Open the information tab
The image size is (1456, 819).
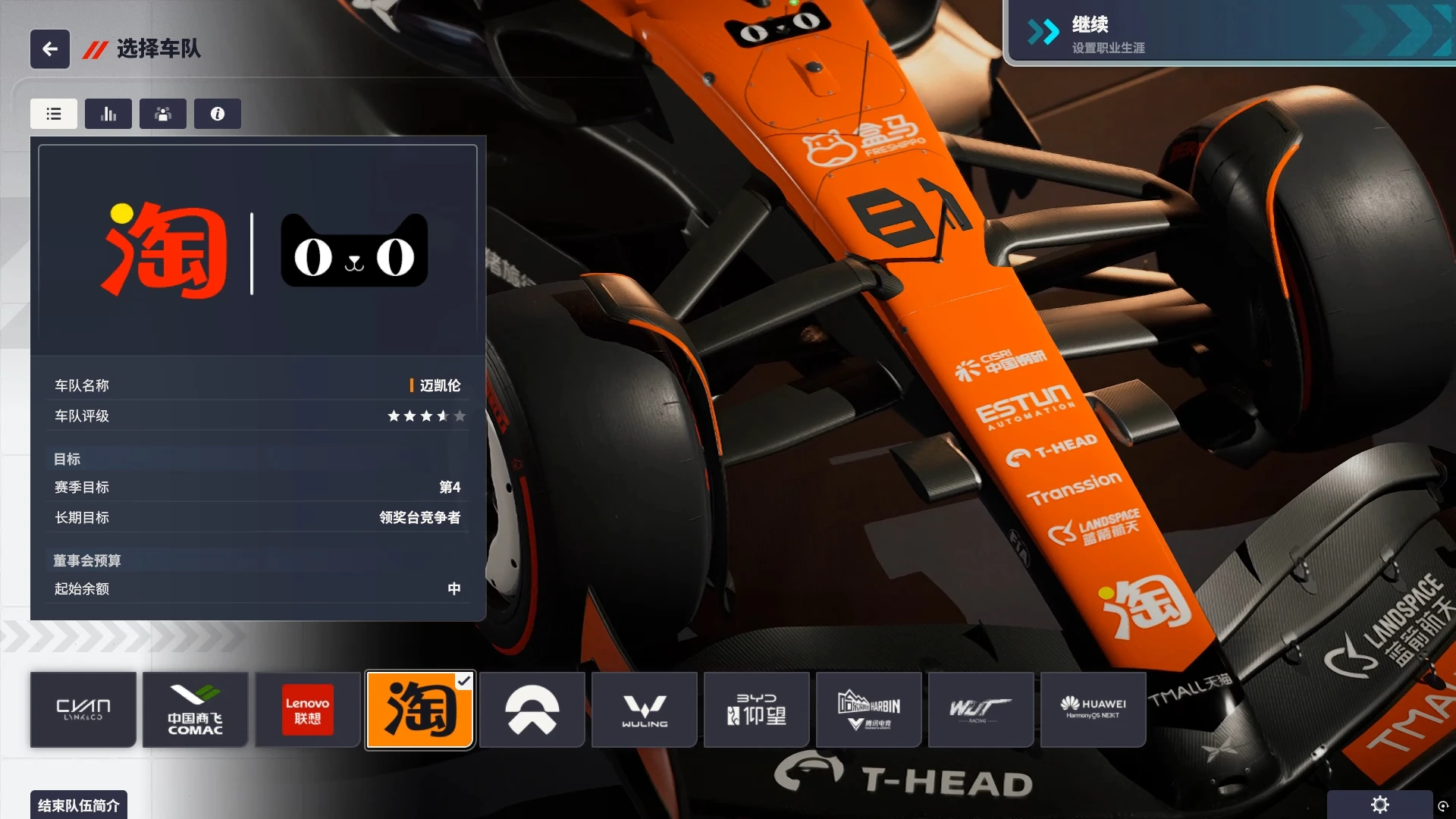coord(218,114)
